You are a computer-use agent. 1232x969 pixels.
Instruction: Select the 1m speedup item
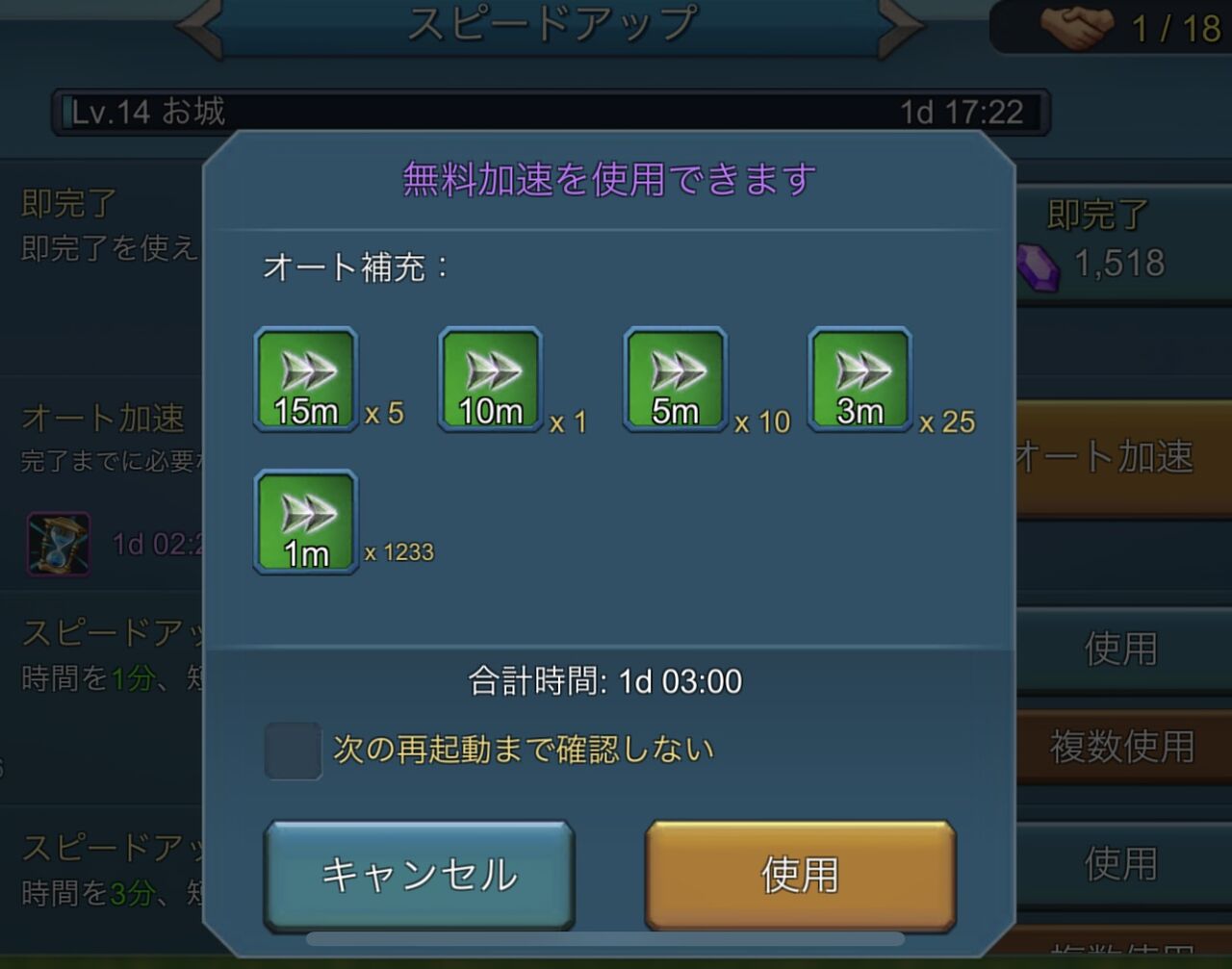coord(304,522)
